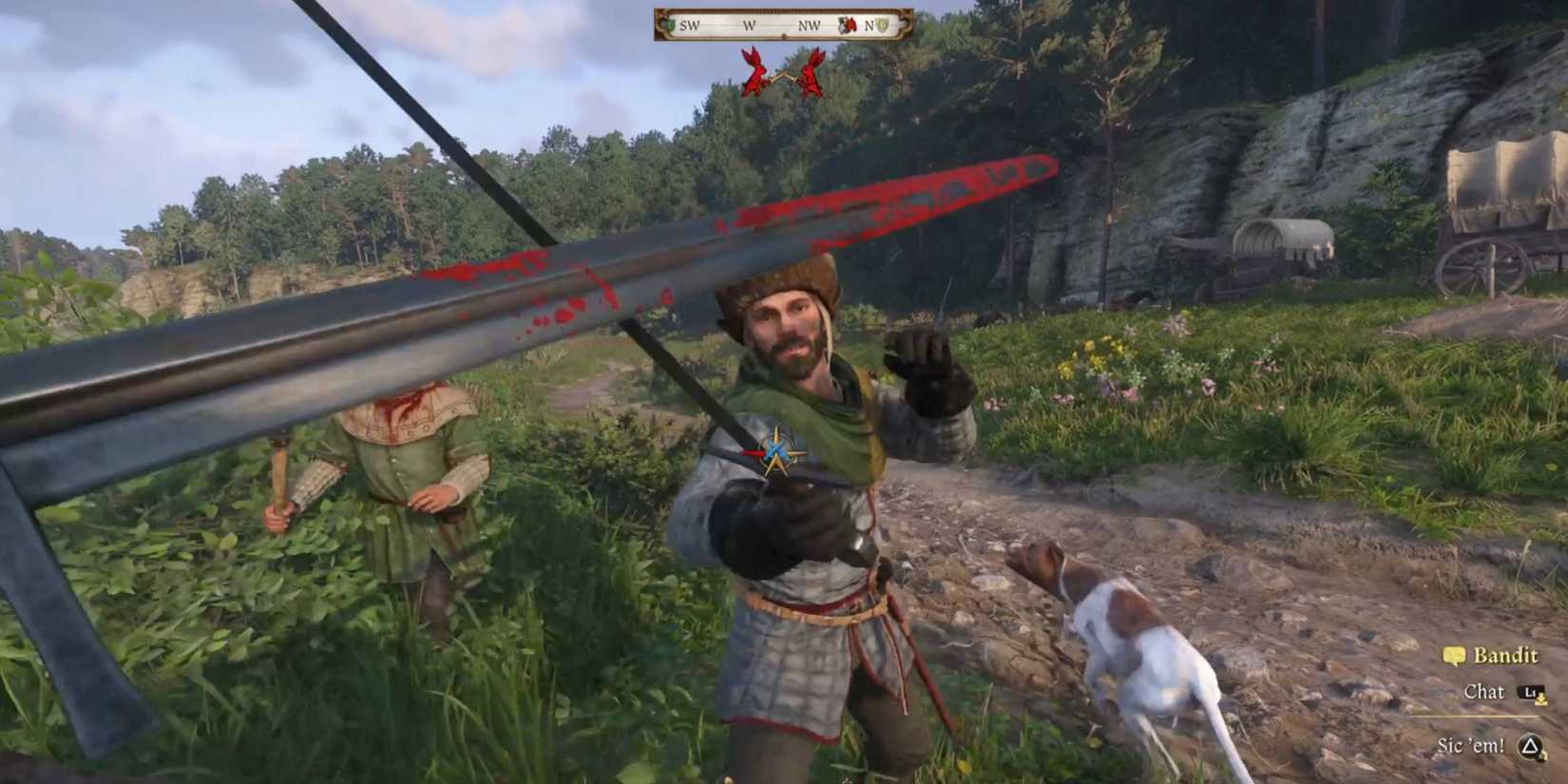Switch to the N heading on the compass
Viewport: 1568px width, 784px height.
coord(870,26)
